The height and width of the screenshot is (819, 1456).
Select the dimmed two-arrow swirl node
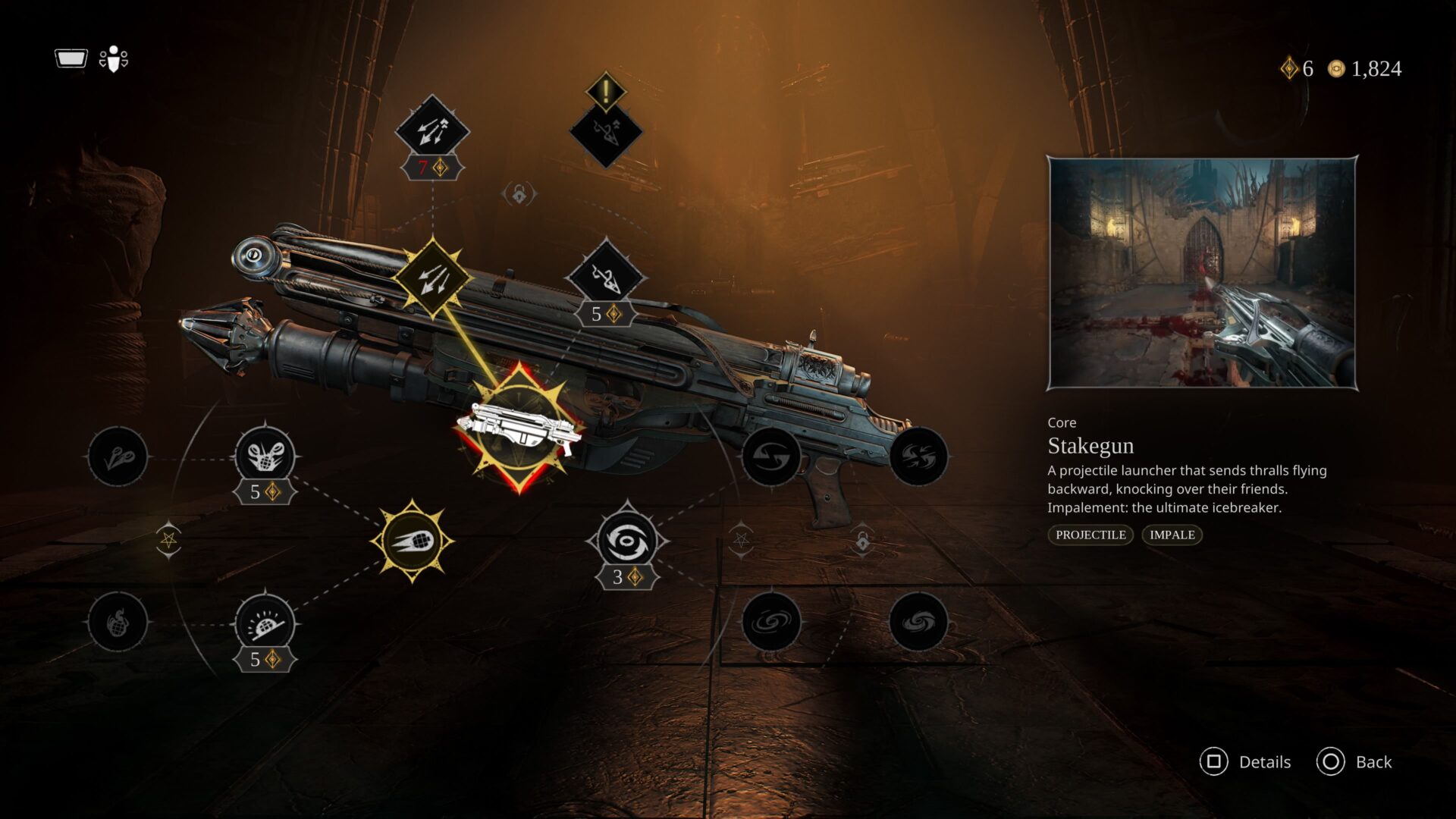(770, 457)
